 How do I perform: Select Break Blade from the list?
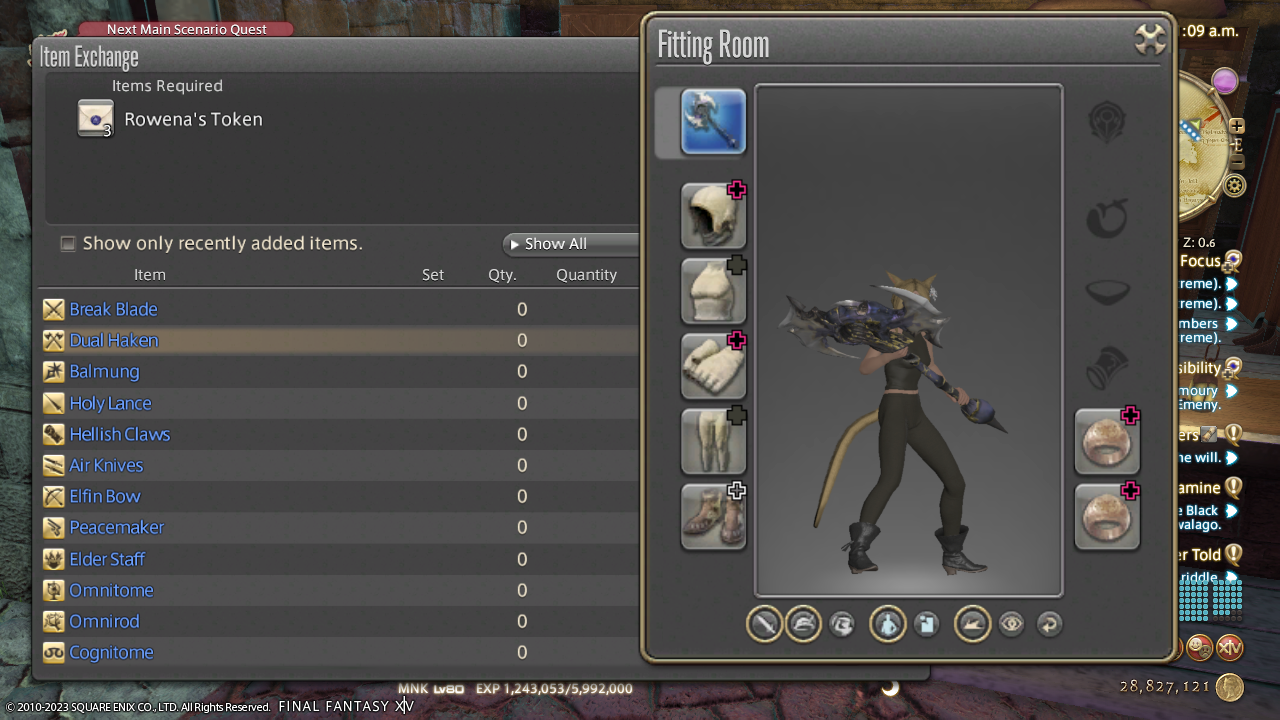[x=113, y=310]
